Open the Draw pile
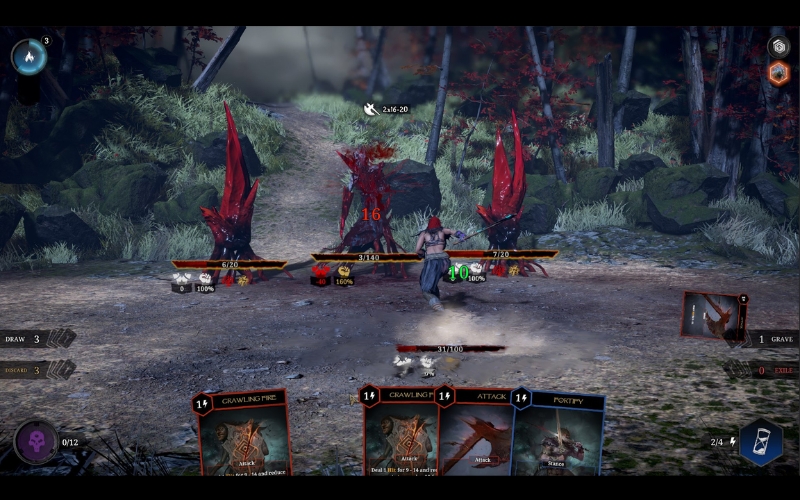800x500 pixels. (x=38, y=339)
